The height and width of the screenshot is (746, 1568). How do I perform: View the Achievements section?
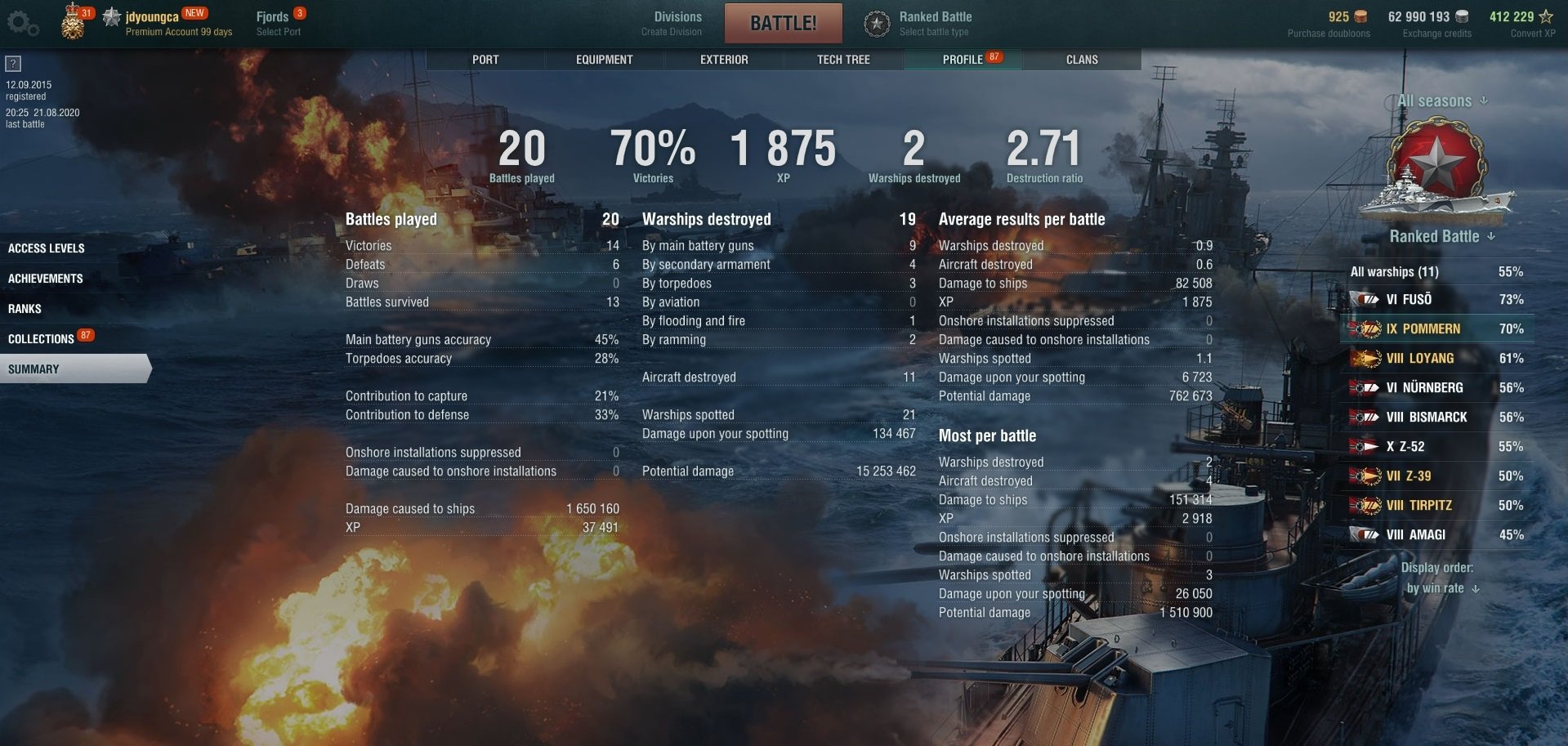click(46, 279)
